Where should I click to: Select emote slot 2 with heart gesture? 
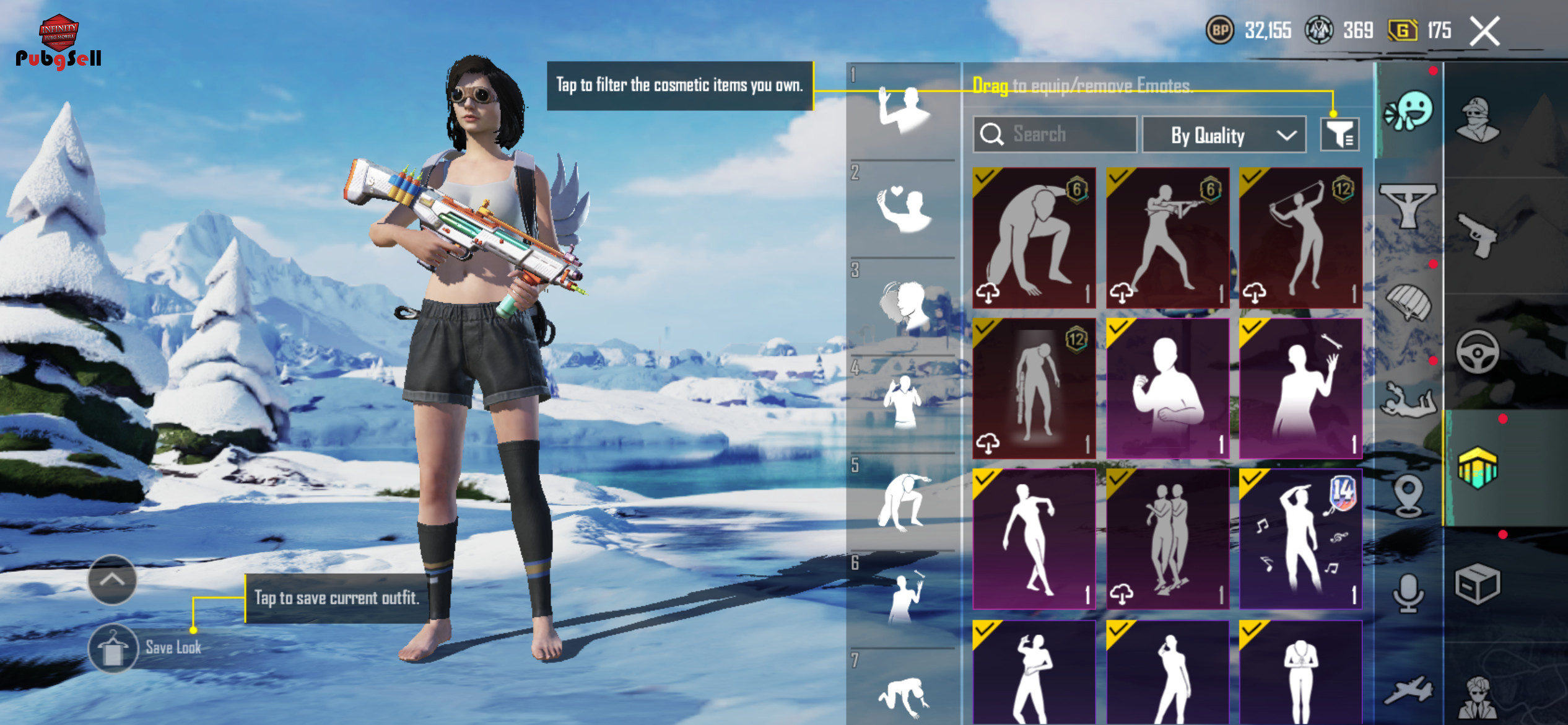904,209
